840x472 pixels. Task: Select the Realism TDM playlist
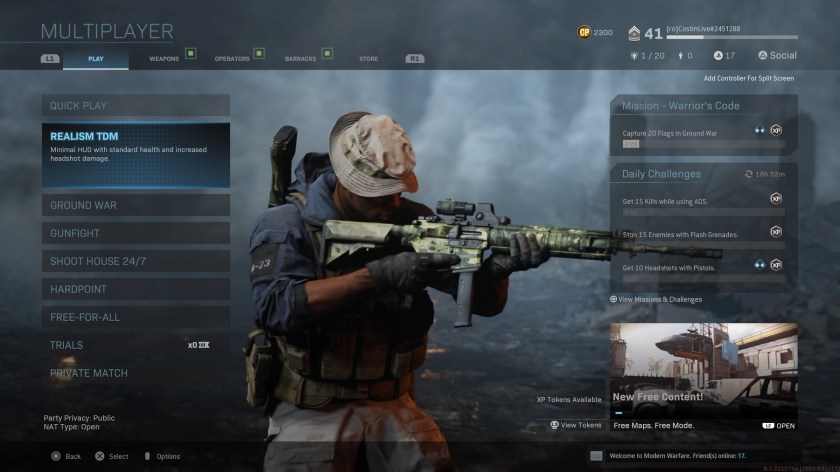[x=135, y=154]
